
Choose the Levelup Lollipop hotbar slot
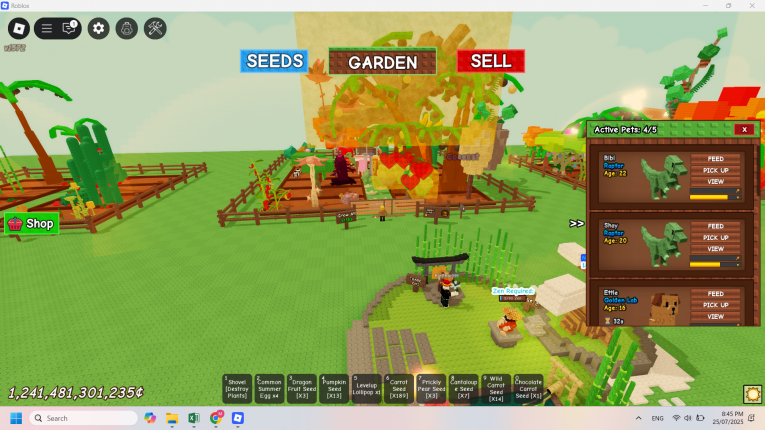click(366, 387)
